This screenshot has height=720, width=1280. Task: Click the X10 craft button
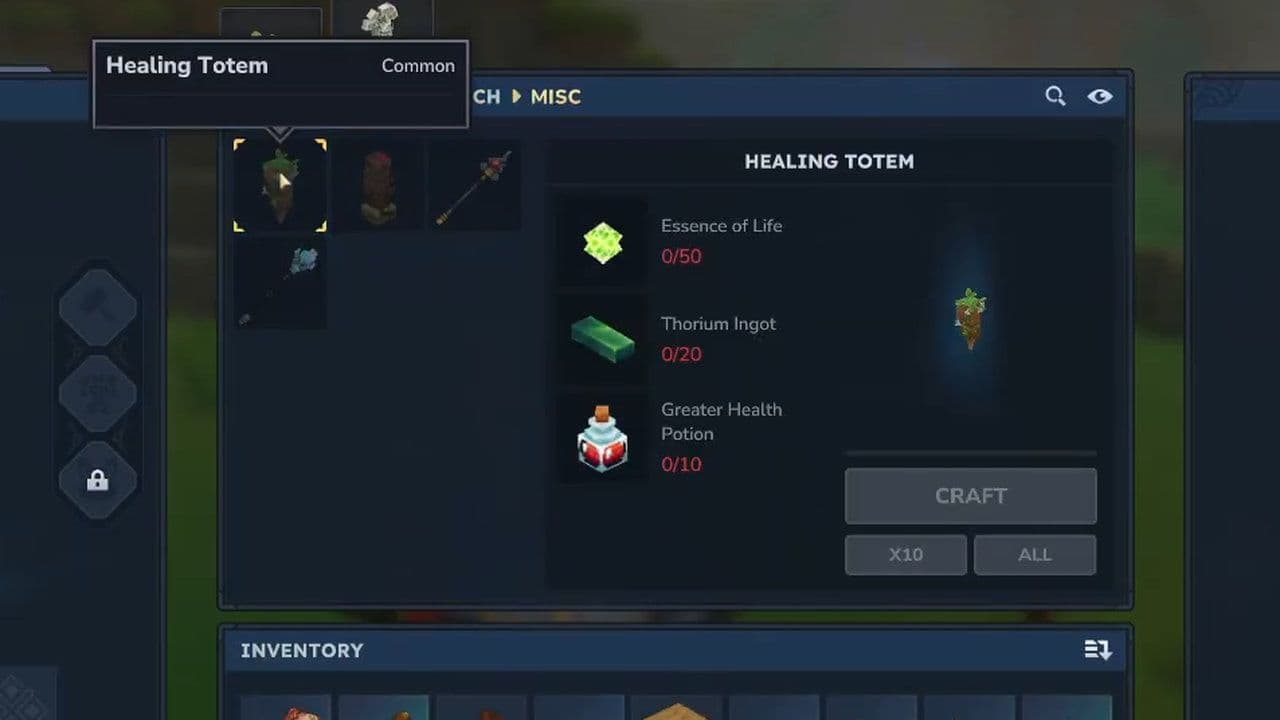pyautogui.click(x=905, y=555)
